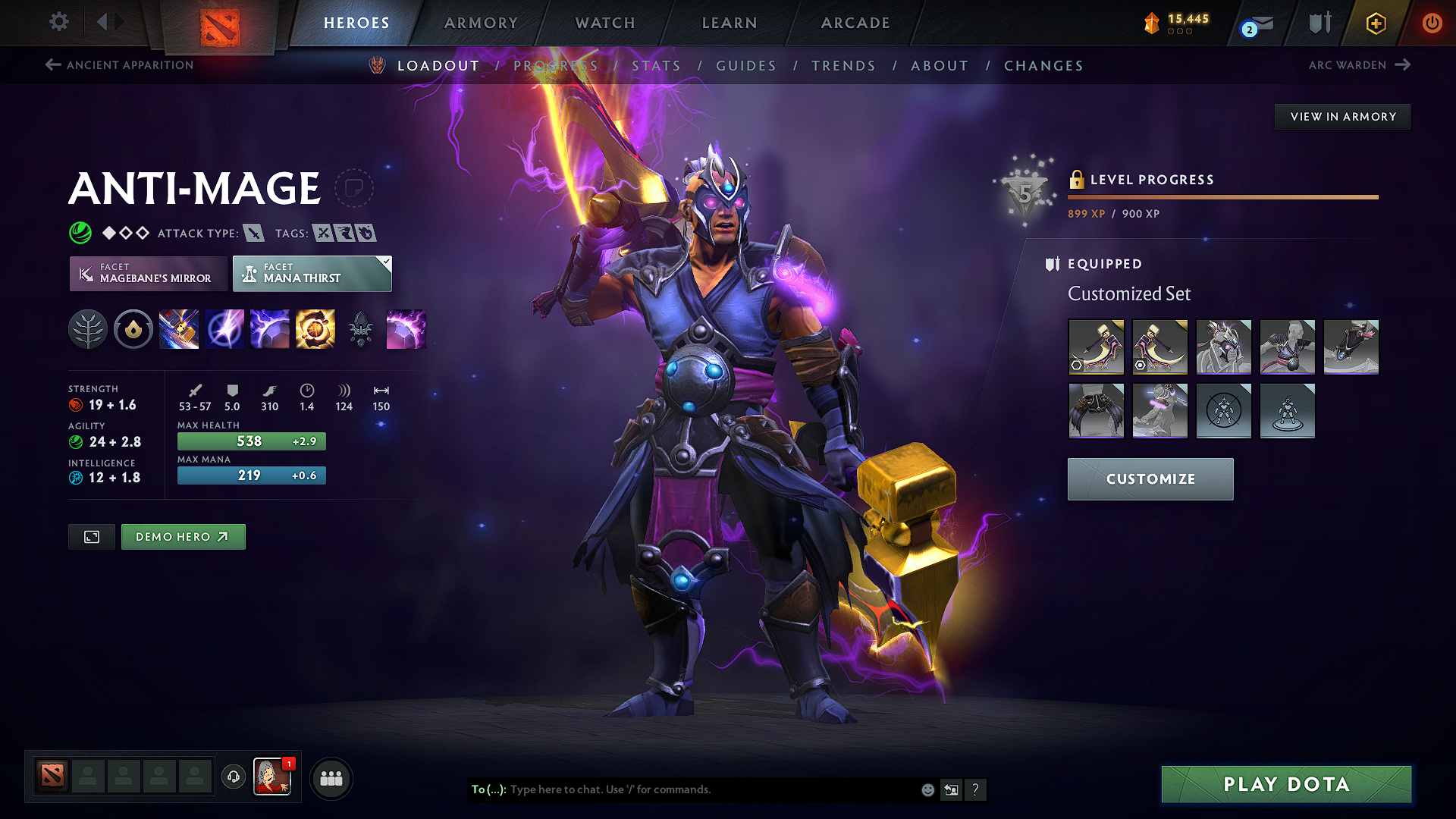Select the Magebane's Mirror facet
Viewport: 1456px width, 819px height.
[x=148, y=273]
